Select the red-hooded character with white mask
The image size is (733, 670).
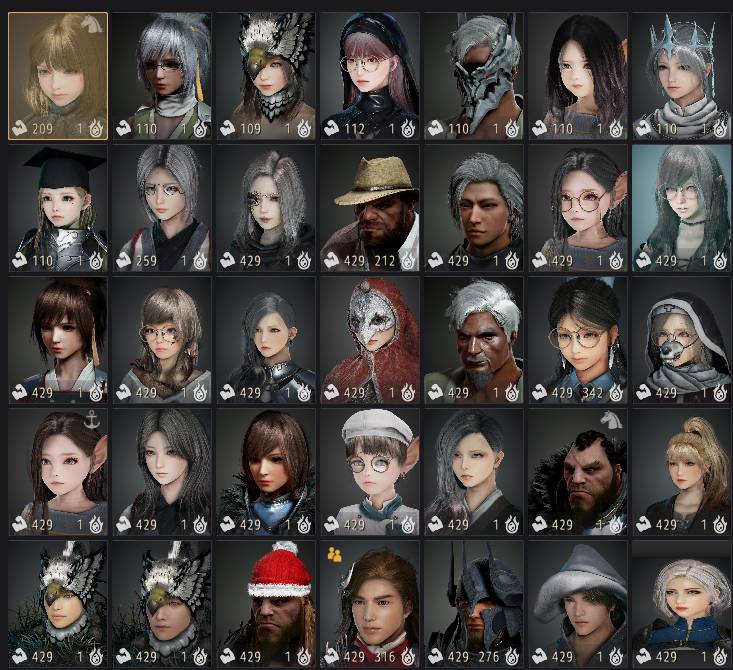(x=370, y=340)
